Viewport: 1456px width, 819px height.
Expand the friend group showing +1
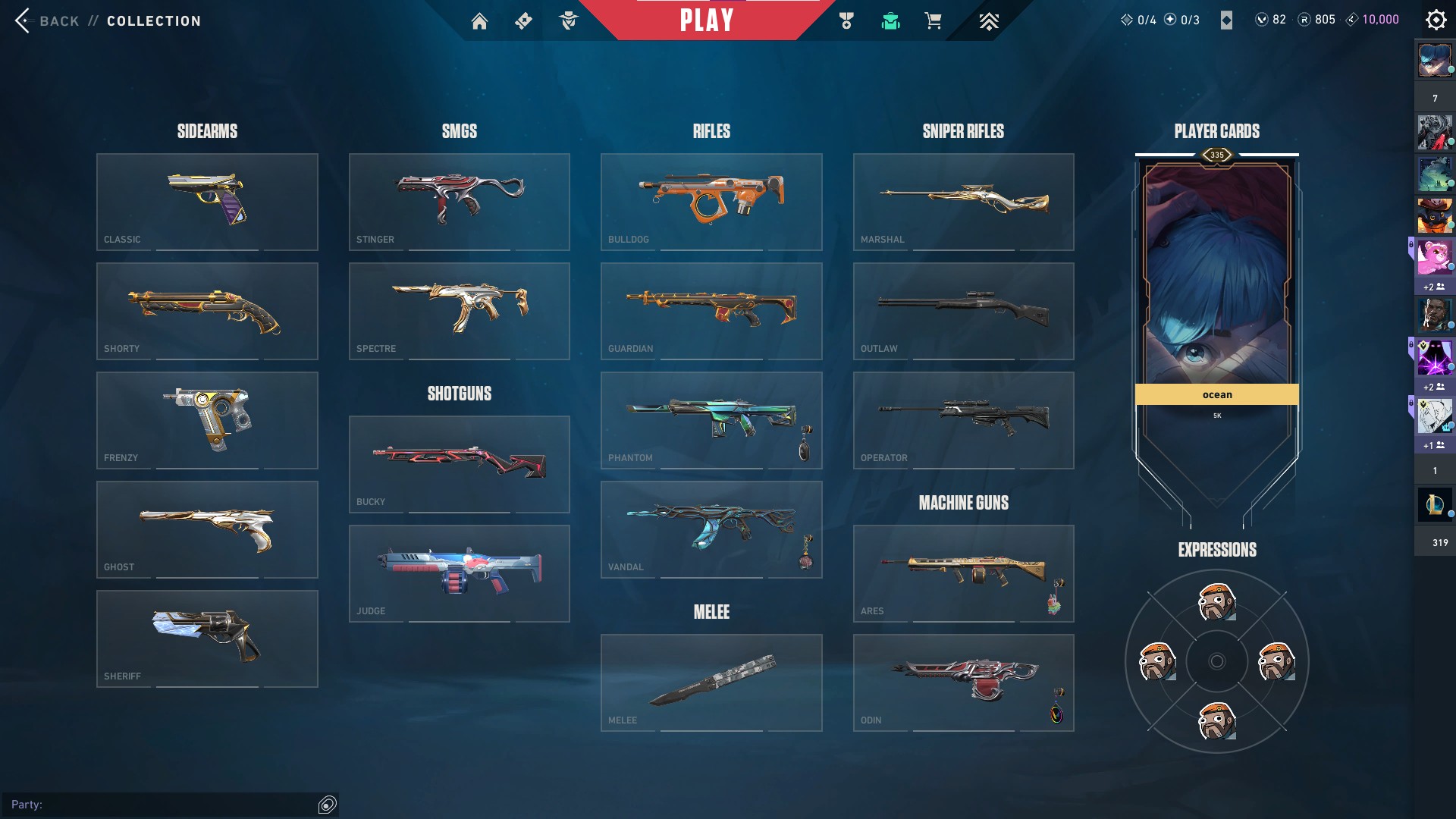[1432, 446]
